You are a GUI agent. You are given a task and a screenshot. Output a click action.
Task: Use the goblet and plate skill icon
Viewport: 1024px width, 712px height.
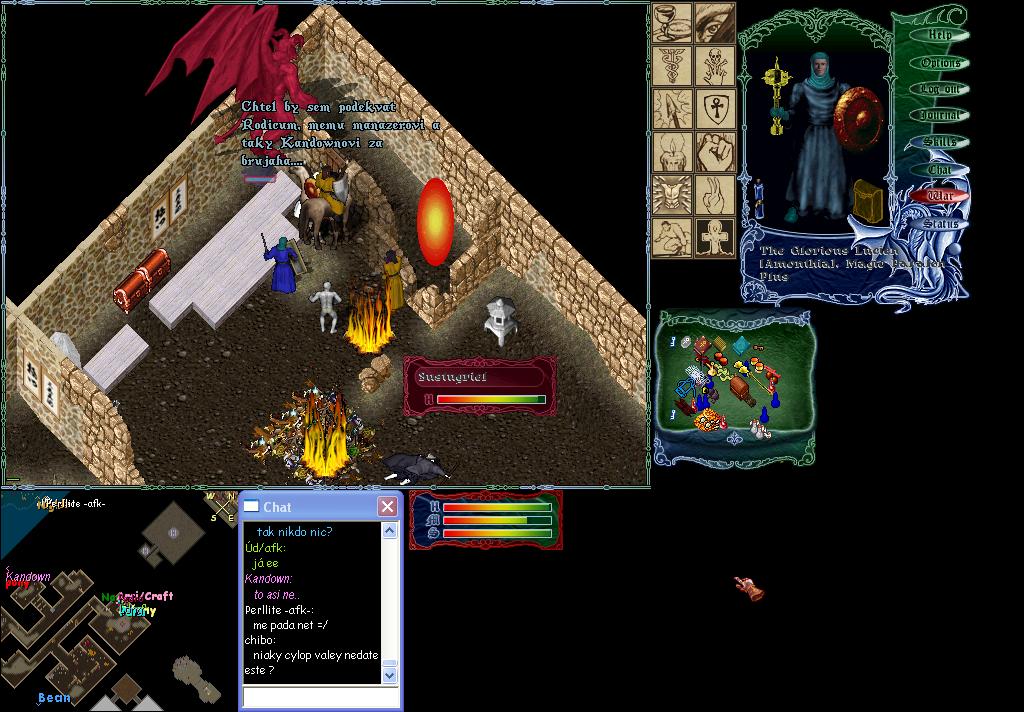pos(672,23)
